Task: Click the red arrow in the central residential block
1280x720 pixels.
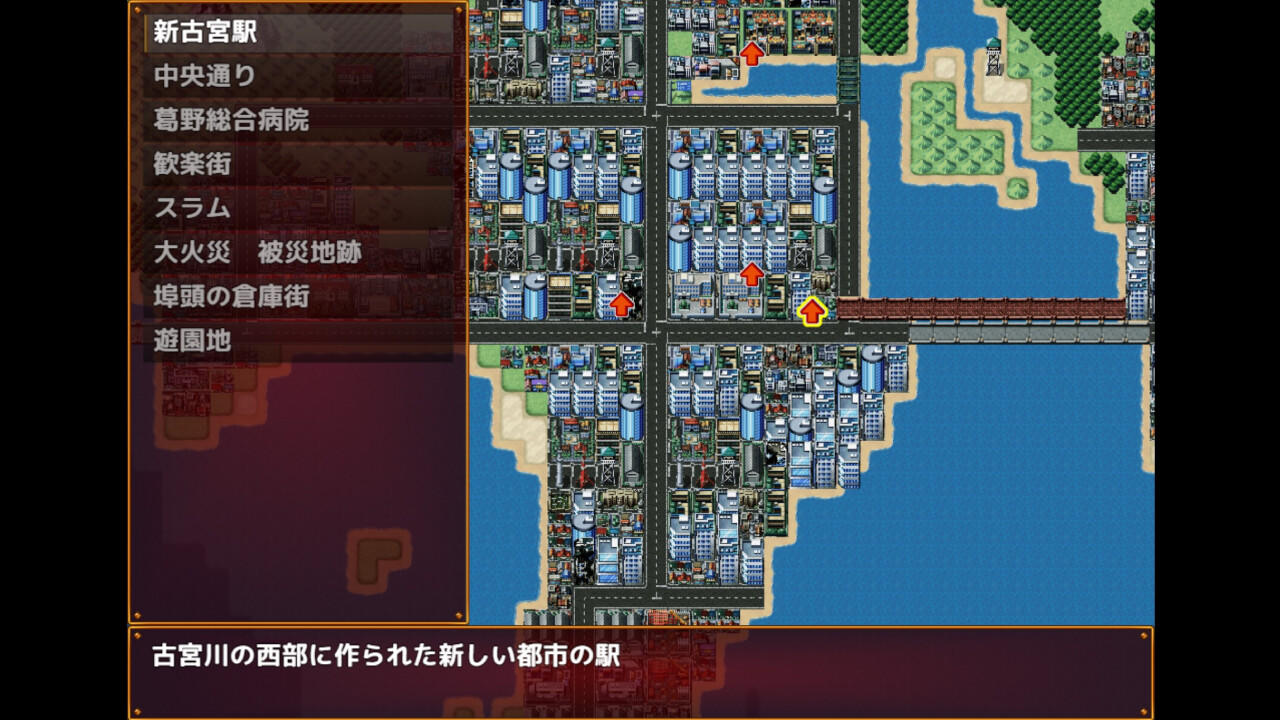Action: pos(753,272)
